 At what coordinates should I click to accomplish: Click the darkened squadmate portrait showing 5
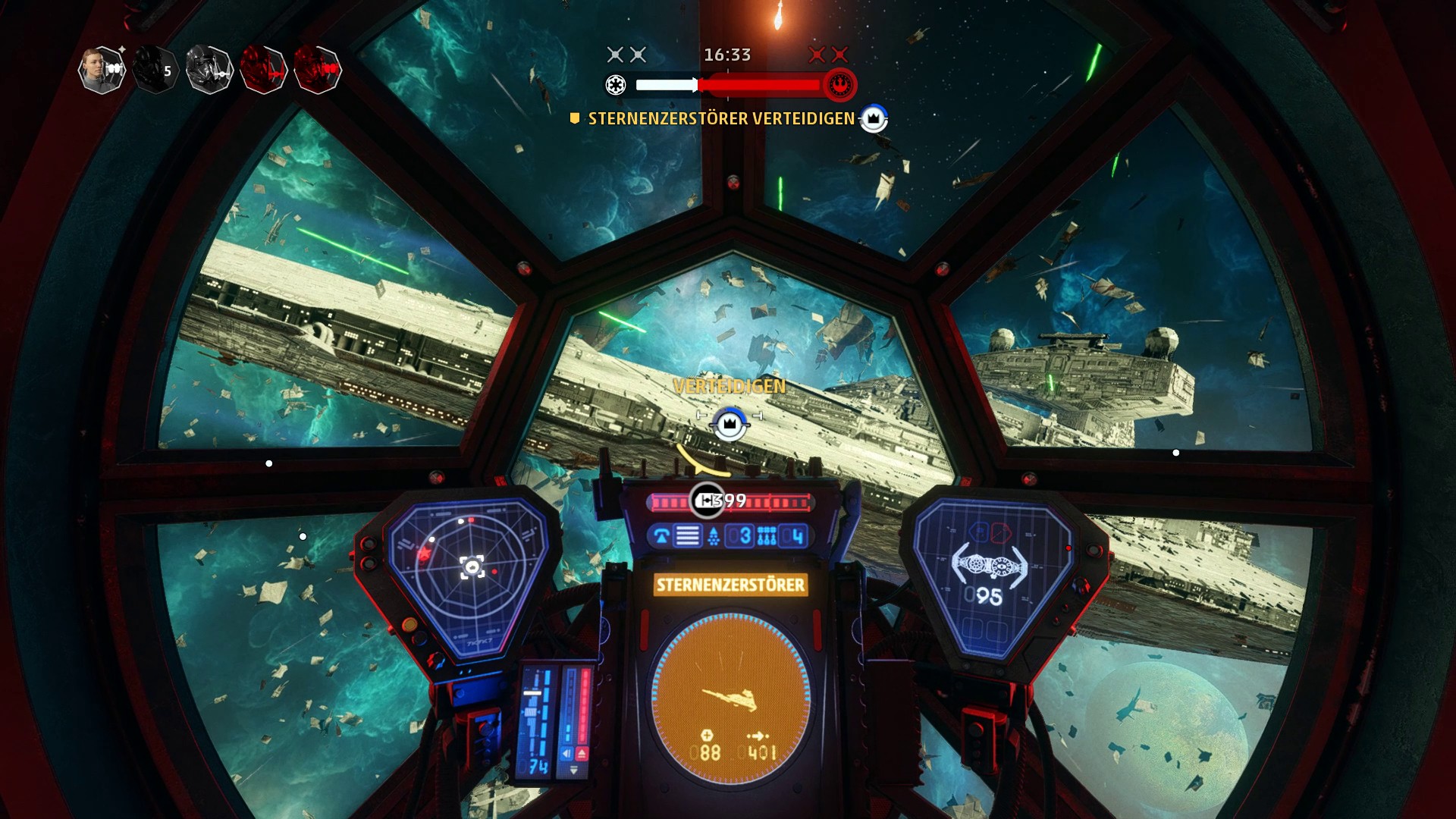(155, 71)
